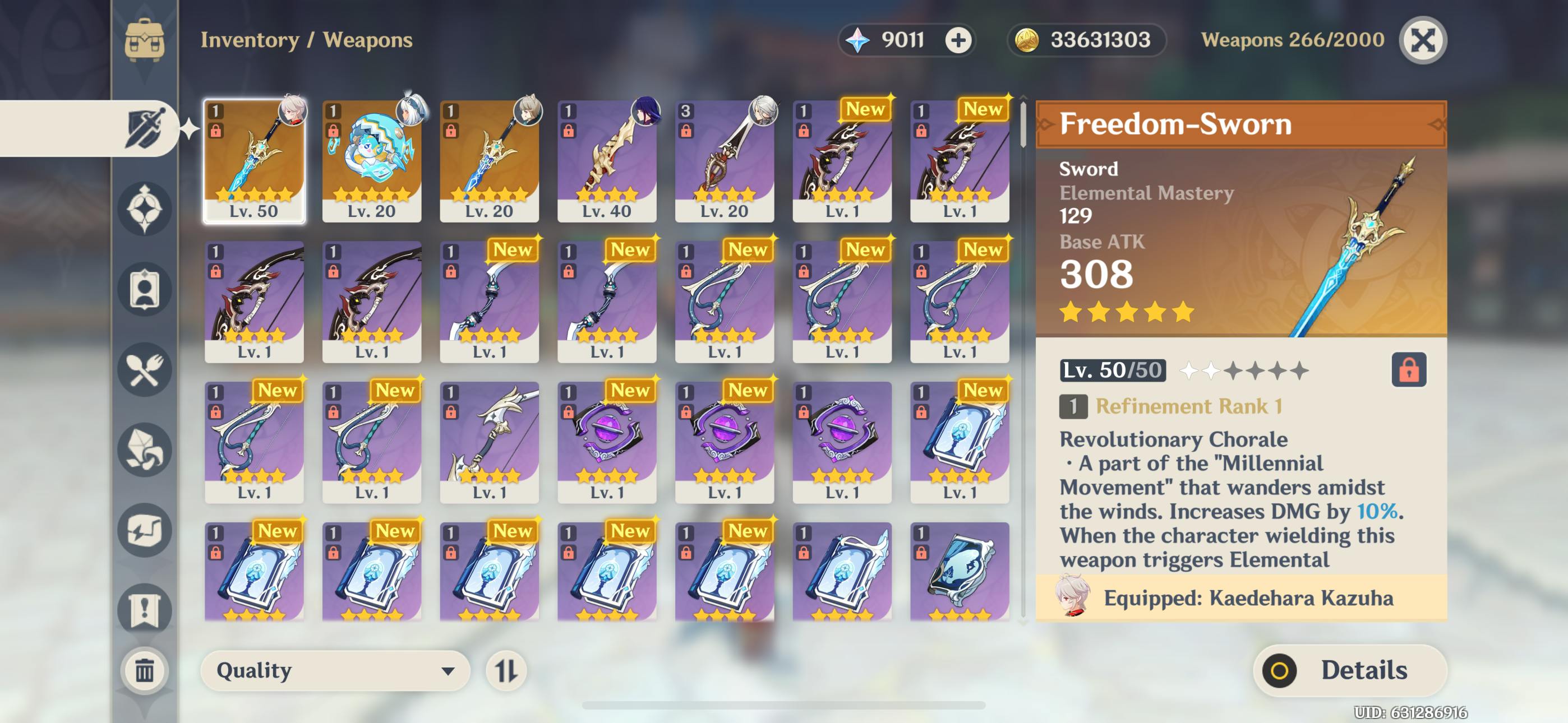Screen dimensions: 1568x723
Task: Switch to the Food tab
Action: tap(144, 369)
